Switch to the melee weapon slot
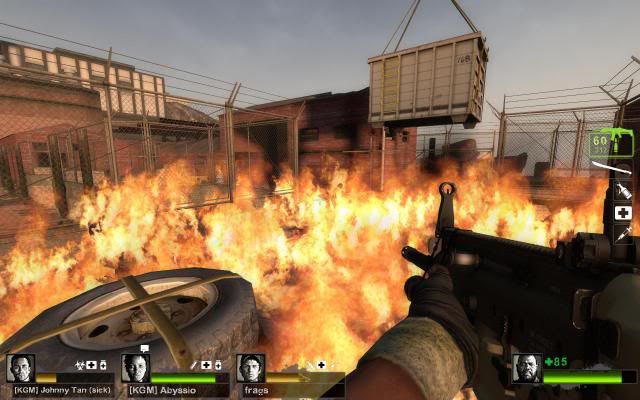Image resolution: width=640 pixels, height=400 pixels. 612,166
